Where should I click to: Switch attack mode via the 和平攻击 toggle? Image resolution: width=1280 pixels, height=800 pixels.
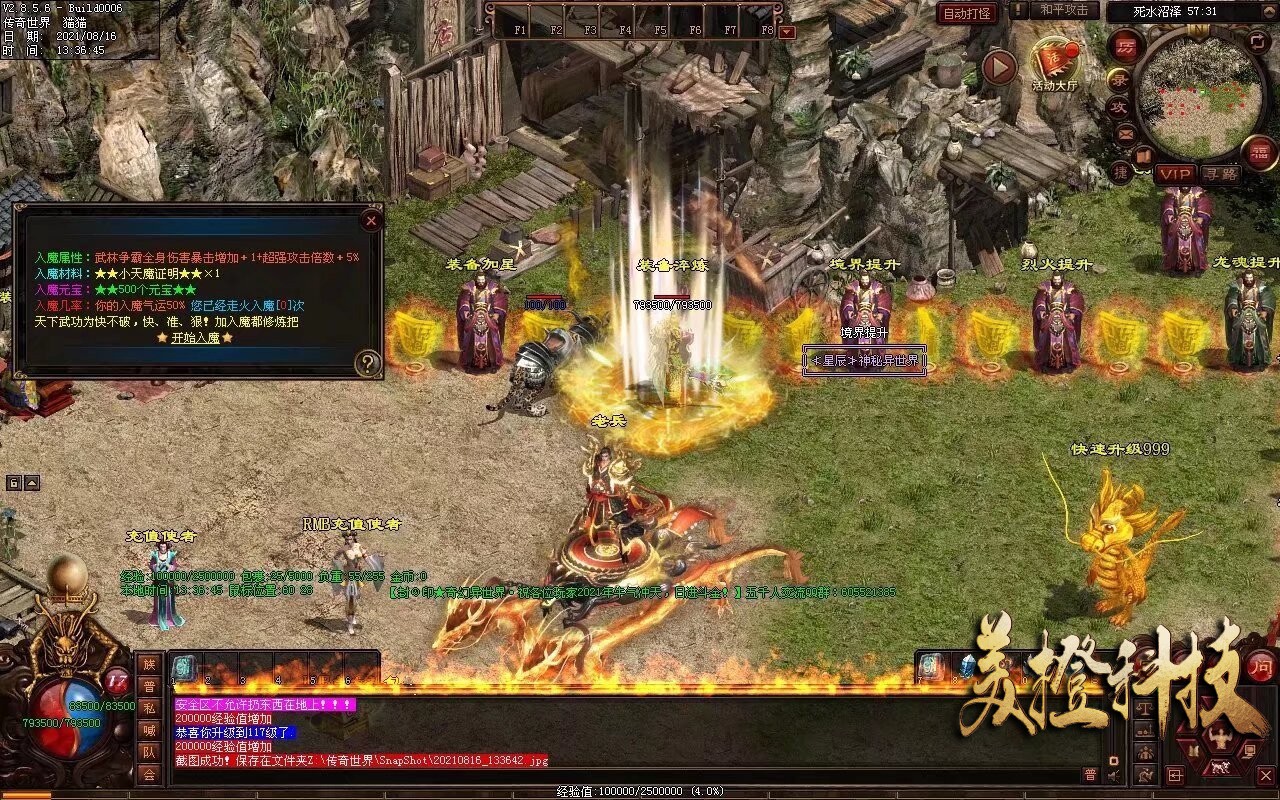click(x=1064, y=11)
